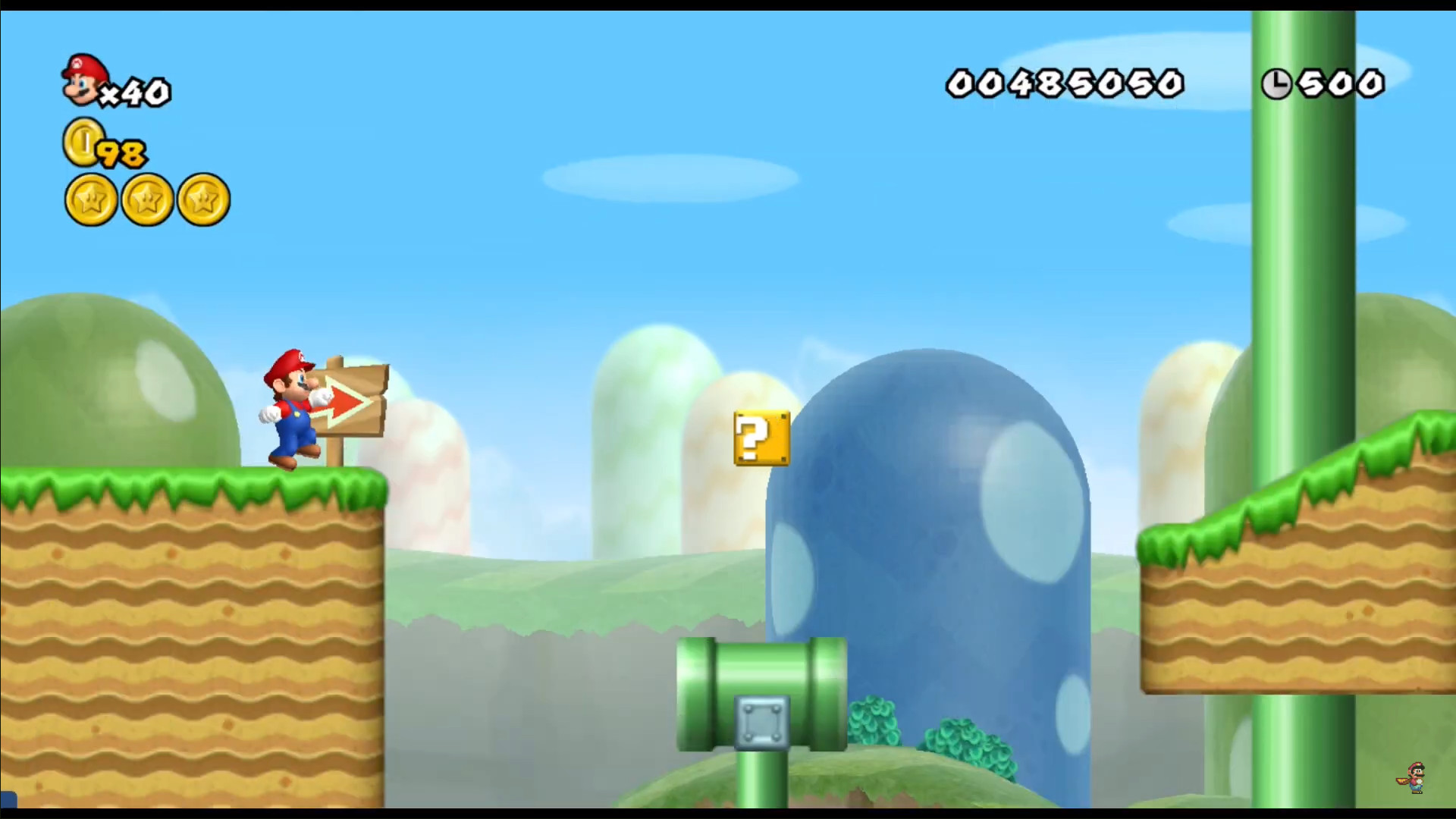Click the pixel Mario sprite at bottom right
1456x819 pixels.
click(x=1417, y=775)
